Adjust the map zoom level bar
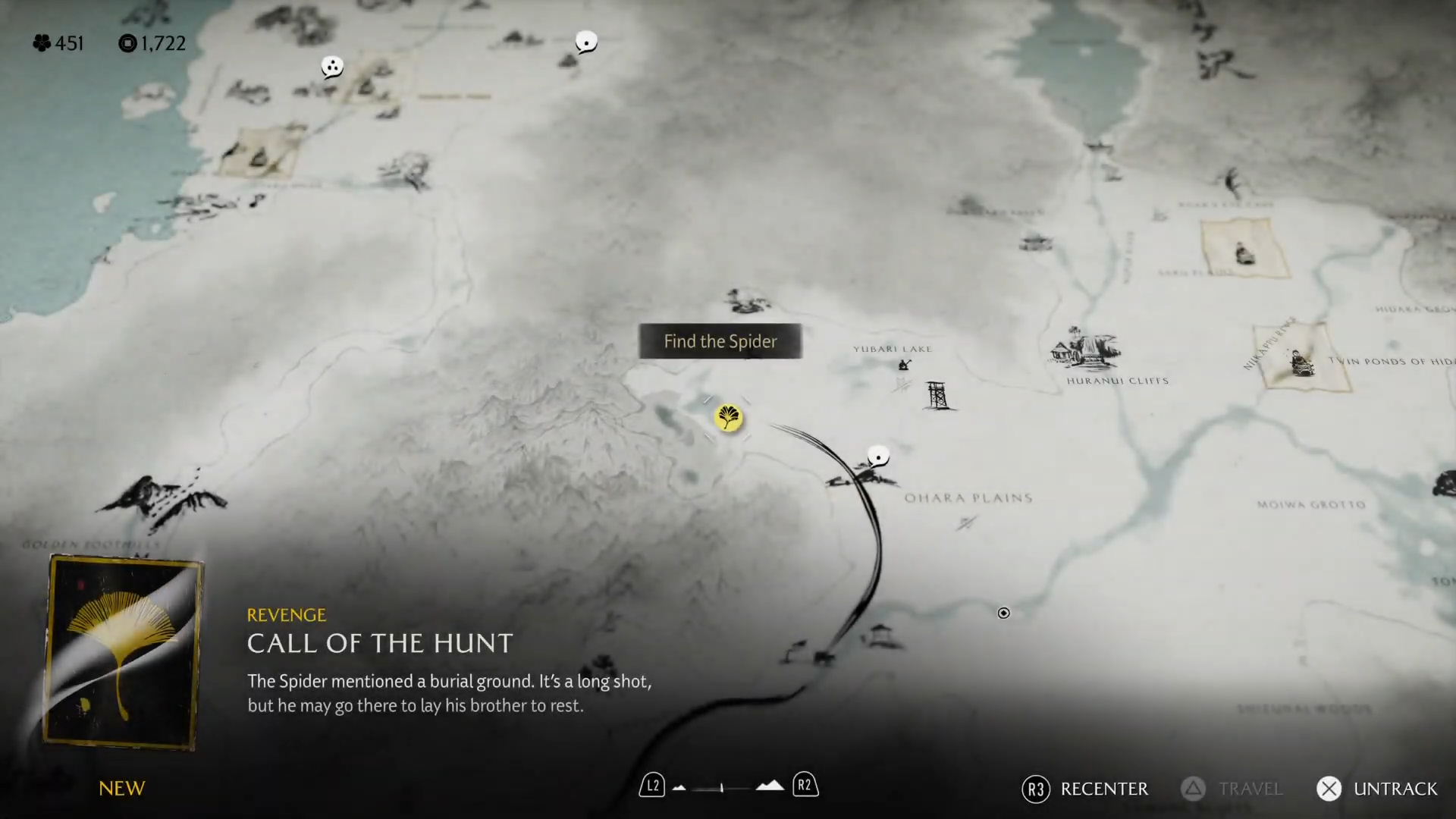The width and height of the screenshot is (1456, 819). tap(722, 788)
